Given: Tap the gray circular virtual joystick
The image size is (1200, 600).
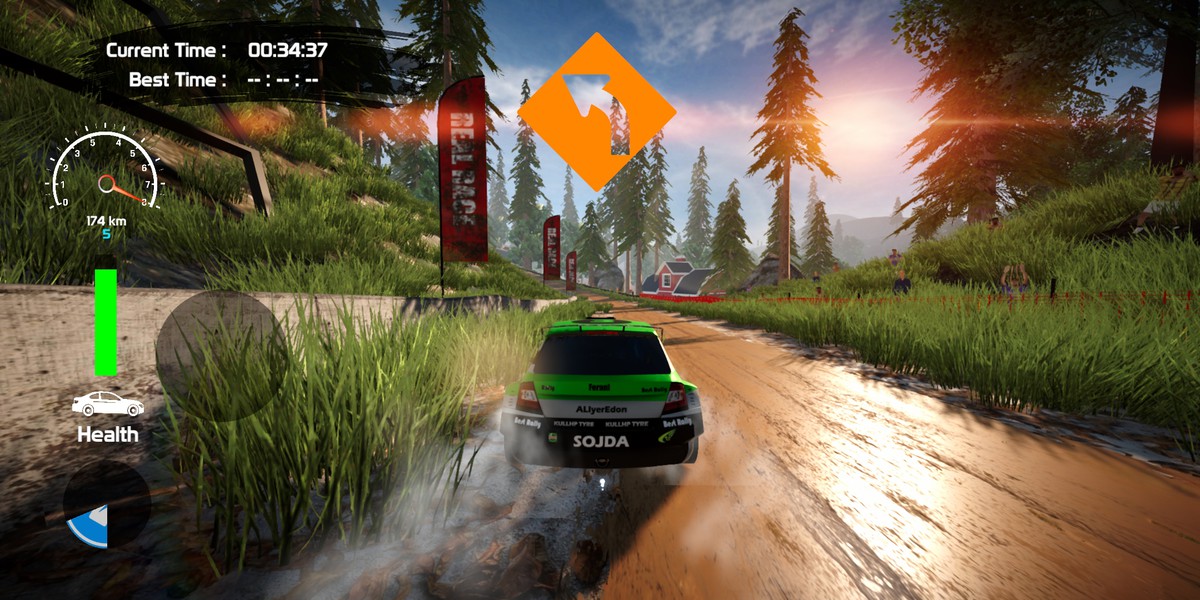Looking at the screenshot, I should pyautogui.click(x=221, y=356).
